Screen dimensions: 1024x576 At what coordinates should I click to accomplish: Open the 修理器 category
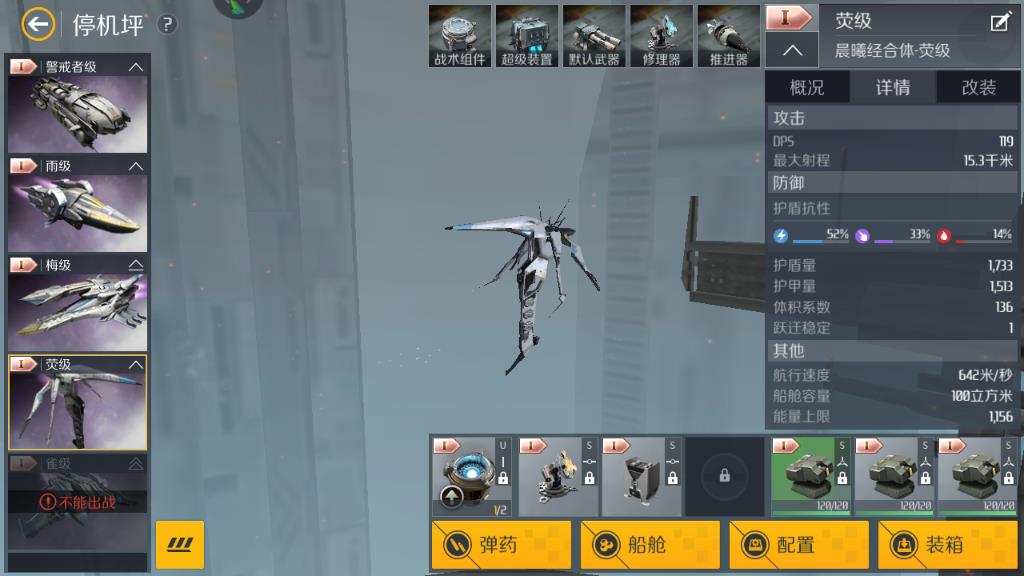coord(661,36)
